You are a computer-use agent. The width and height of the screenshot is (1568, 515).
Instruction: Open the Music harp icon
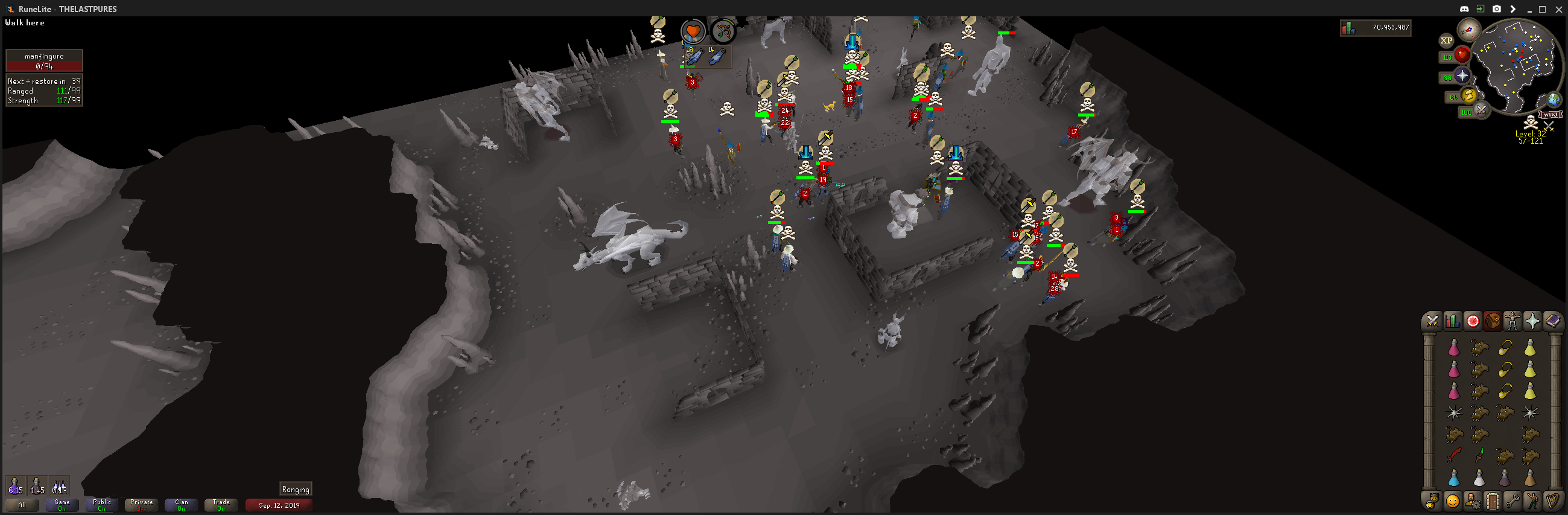(x=1553, y=501)
